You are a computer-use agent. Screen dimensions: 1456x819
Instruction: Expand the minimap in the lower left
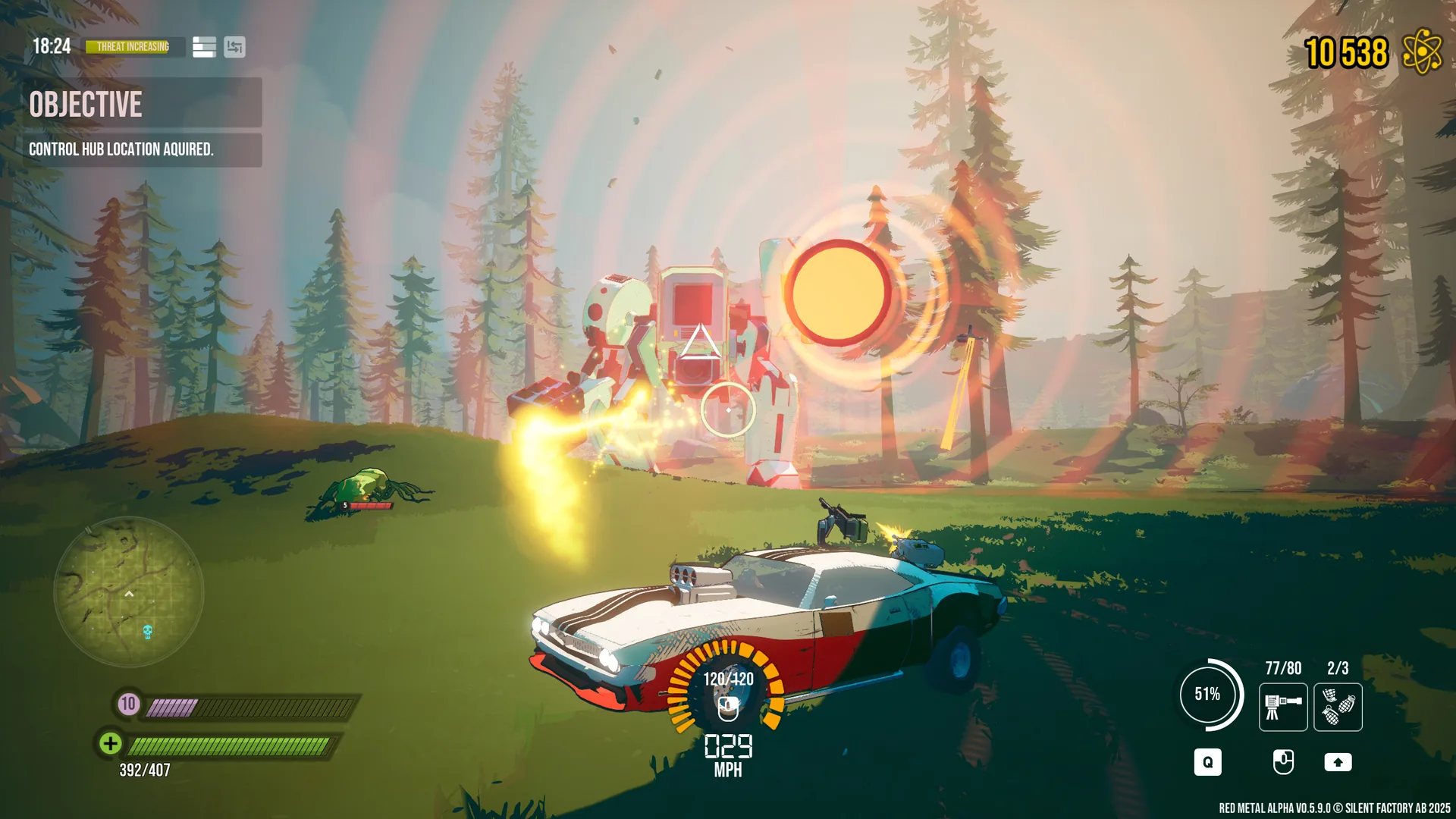tap(129, 595)
